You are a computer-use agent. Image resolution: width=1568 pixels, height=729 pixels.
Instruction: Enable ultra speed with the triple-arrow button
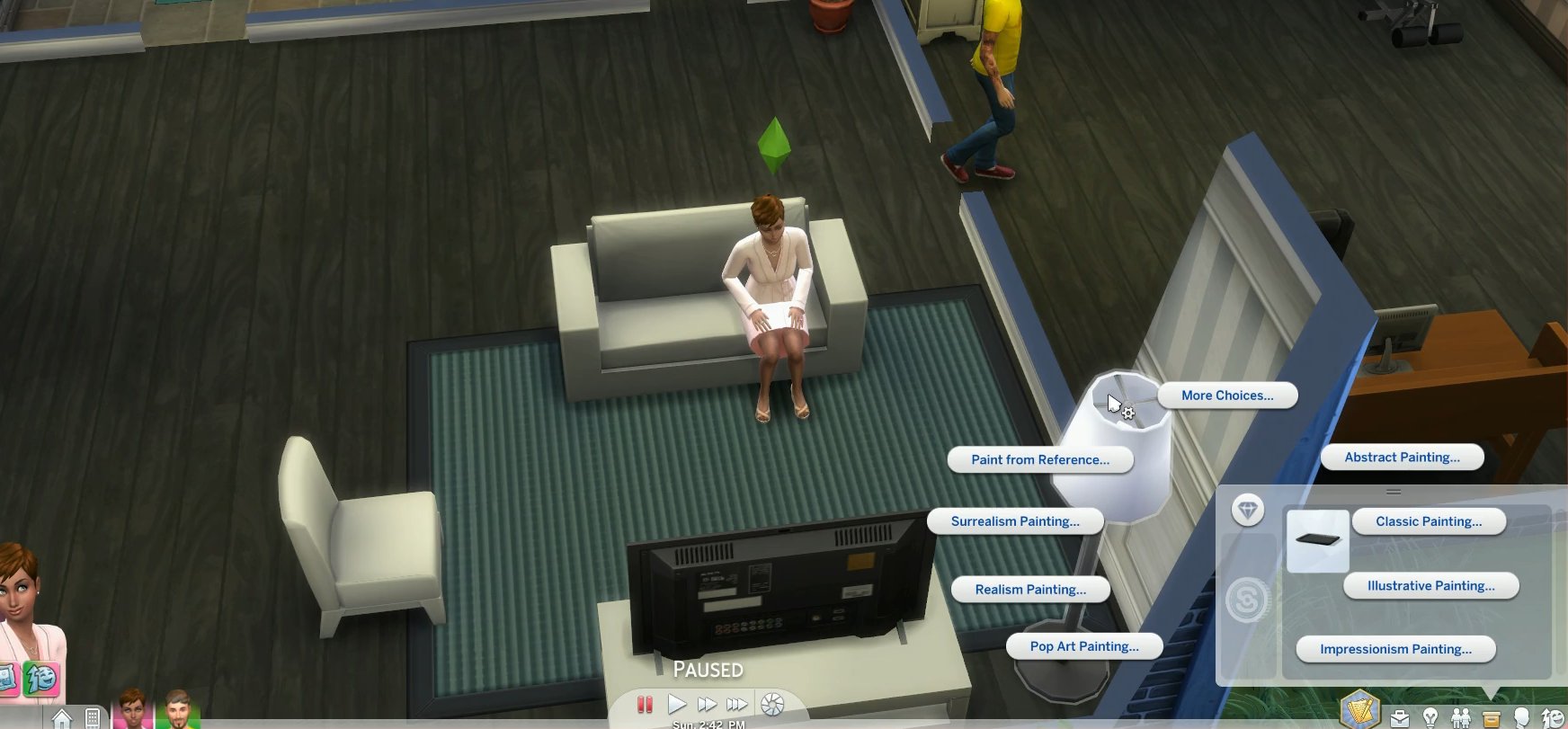click(x=737, y=705)
